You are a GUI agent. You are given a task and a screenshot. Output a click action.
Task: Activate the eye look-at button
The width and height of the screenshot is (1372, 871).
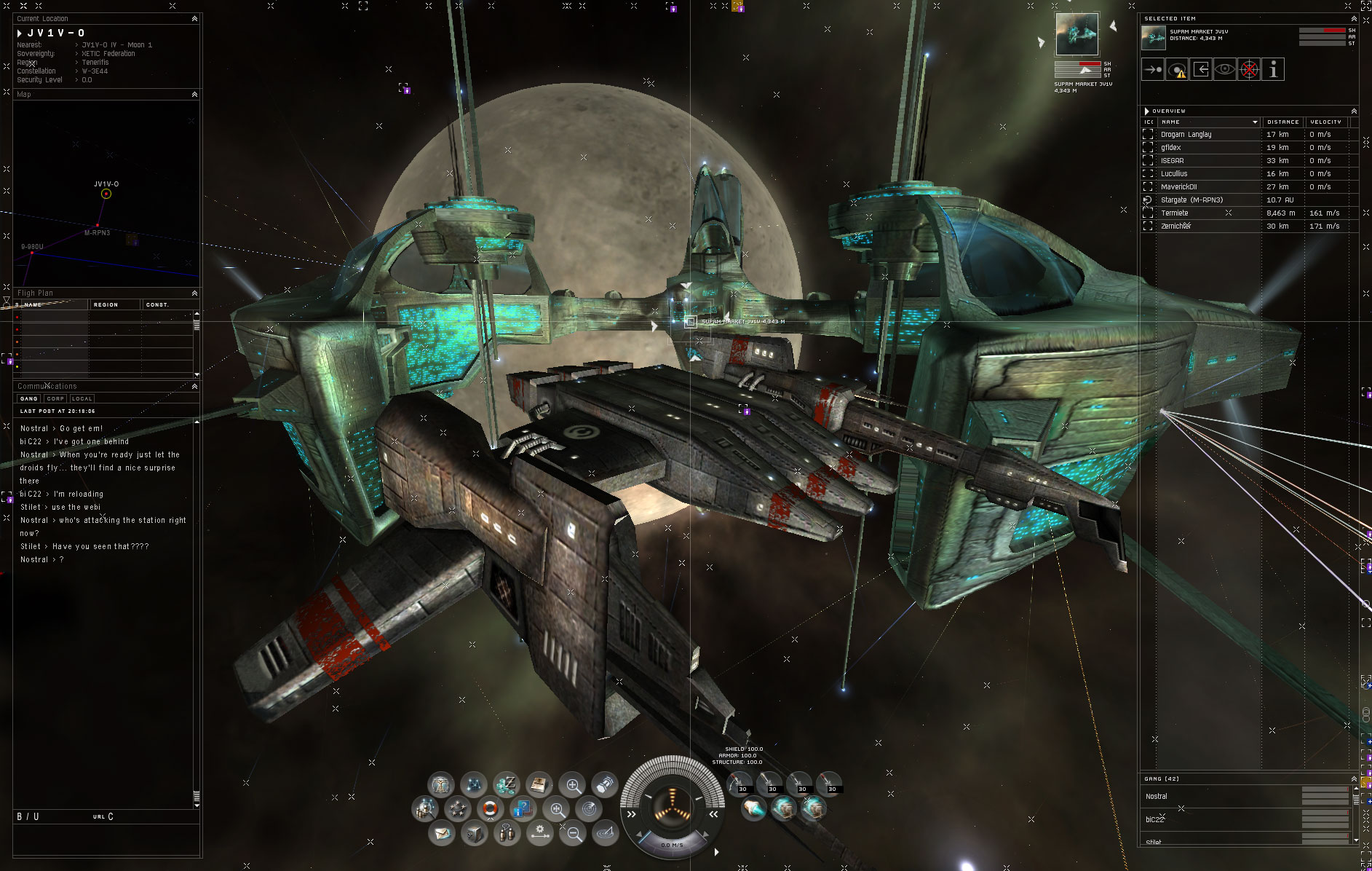[1225, 70]
